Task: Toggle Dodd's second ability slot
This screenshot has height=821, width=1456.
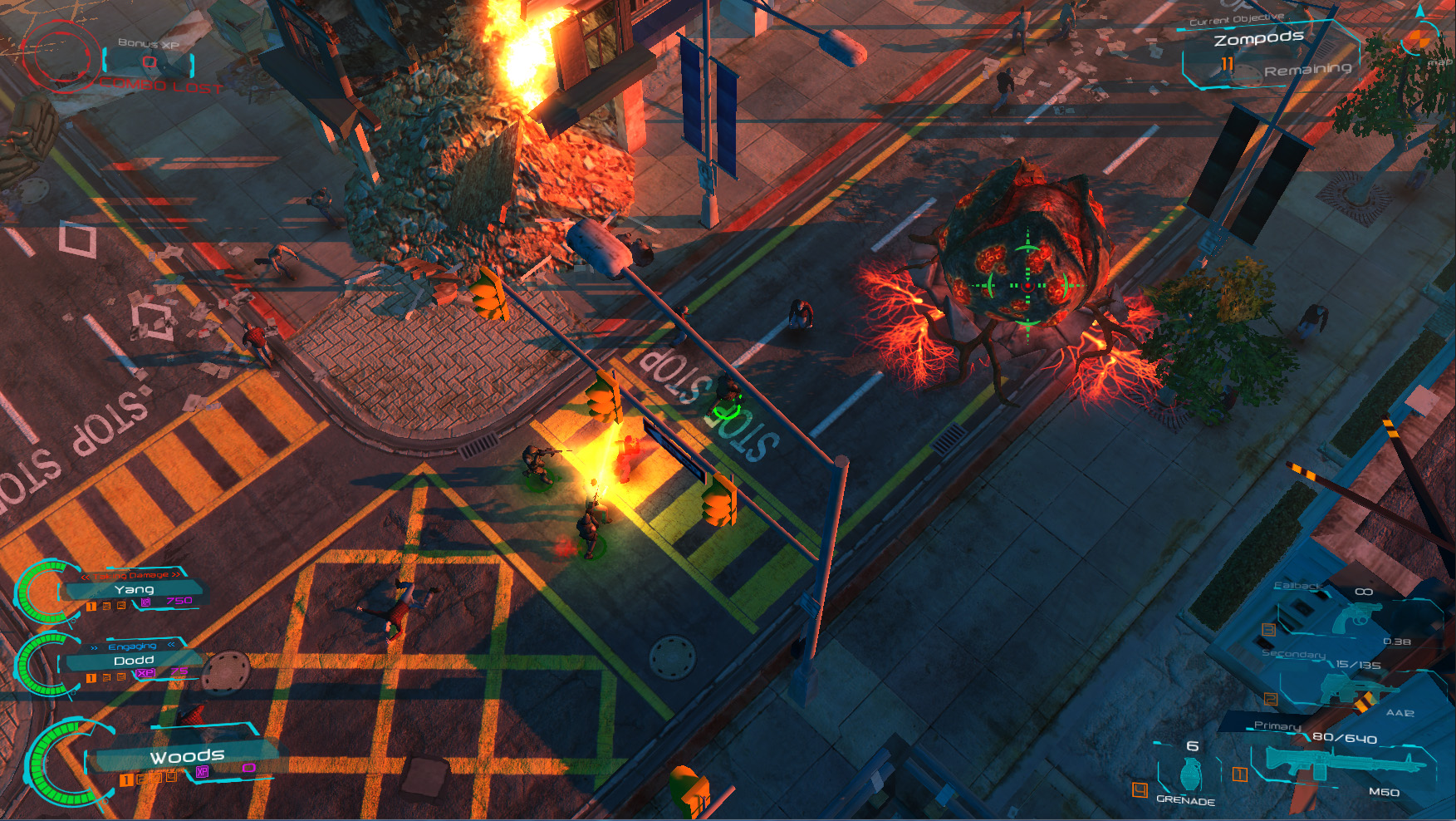Action: tap(106, 676)
